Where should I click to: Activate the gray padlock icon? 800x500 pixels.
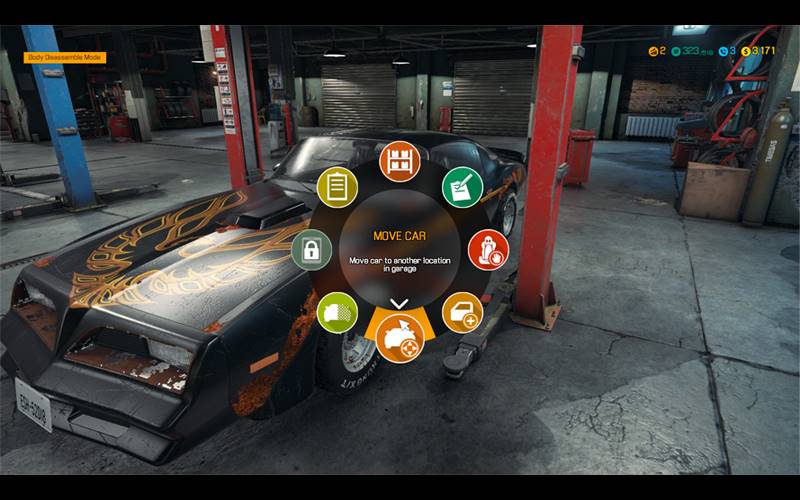(312, 250)
